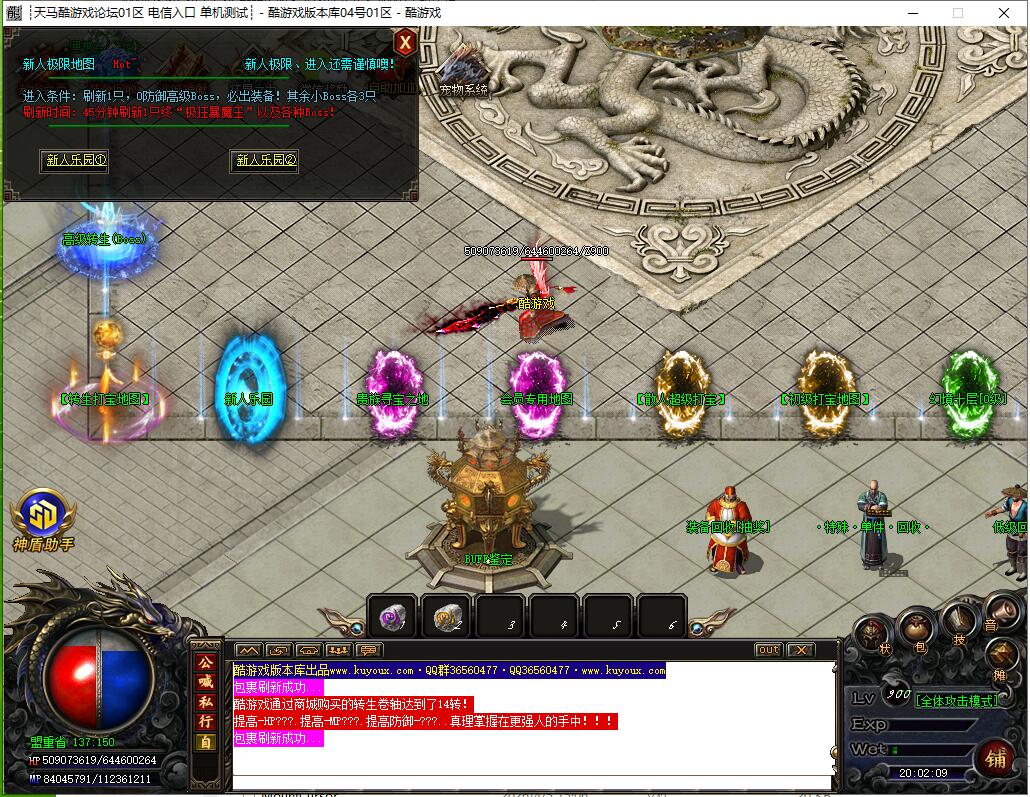The image size is (1030, 797).
Task: Select the 喊 shout chat channel
Action: [x=205, y=682]
